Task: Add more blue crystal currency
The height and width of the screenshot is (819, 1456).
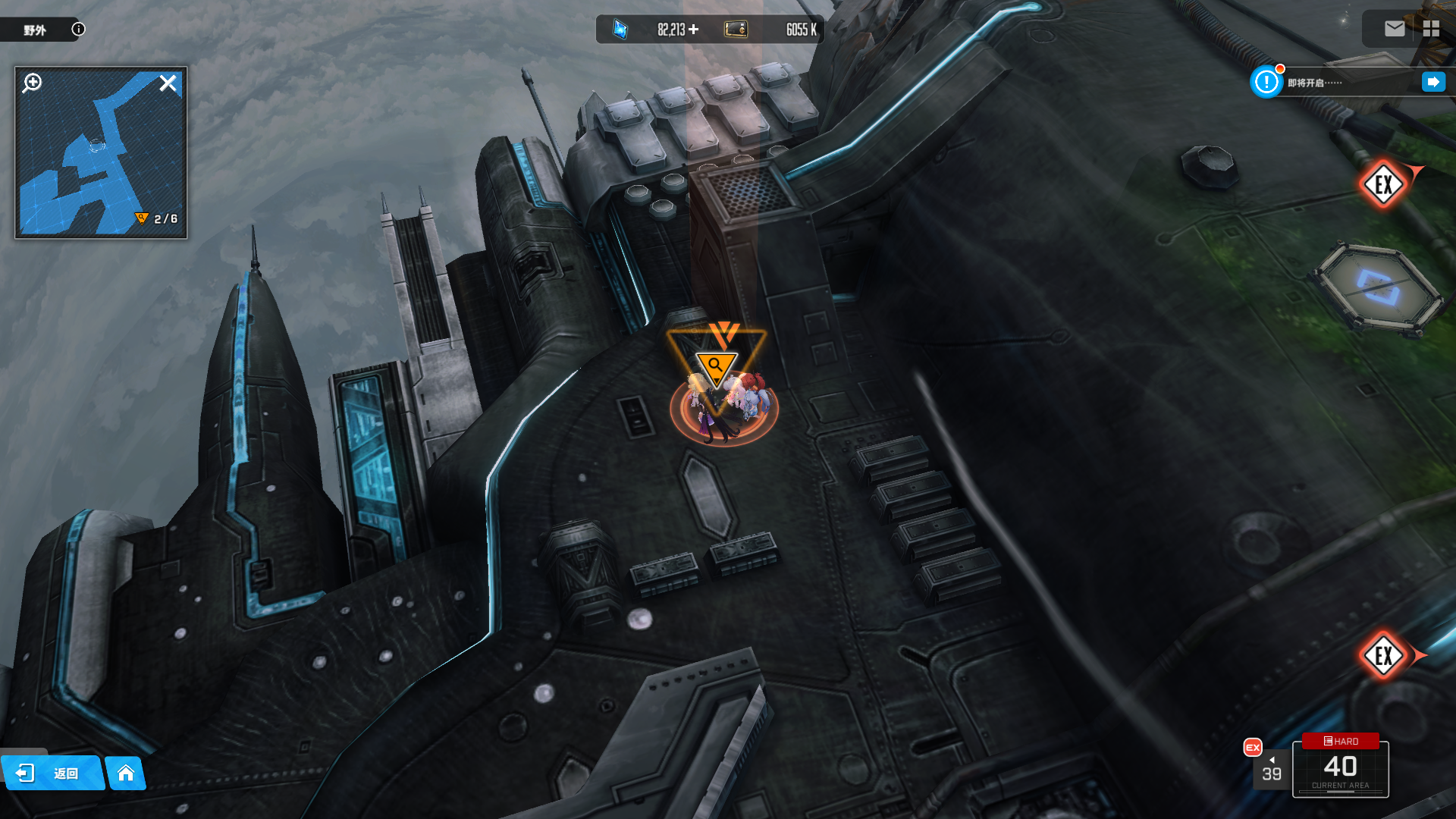Action: pyautogui.click(x=694, y=30)
